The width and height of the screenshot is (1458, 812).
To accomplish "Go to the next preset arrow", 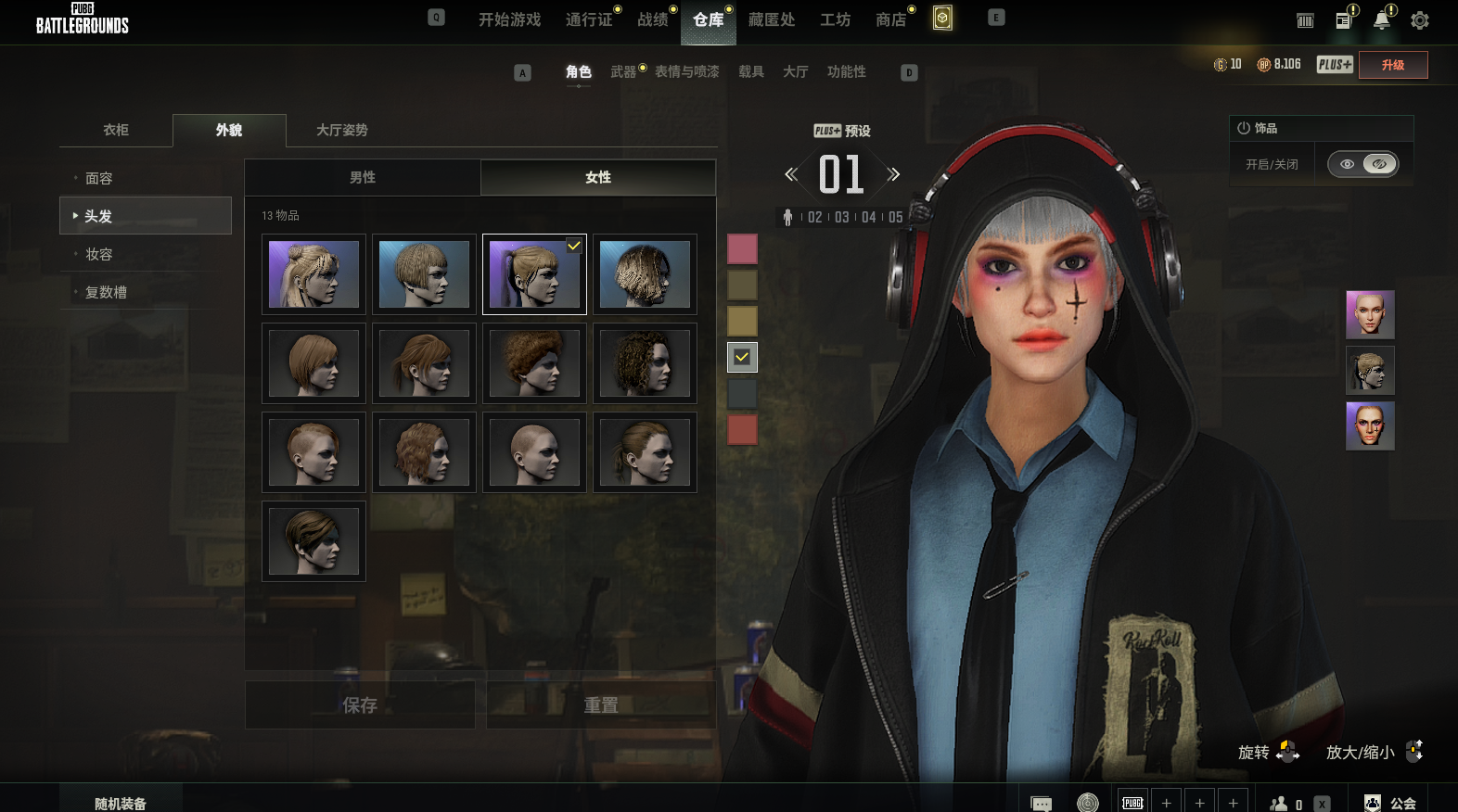I will [x=893, y=174].
